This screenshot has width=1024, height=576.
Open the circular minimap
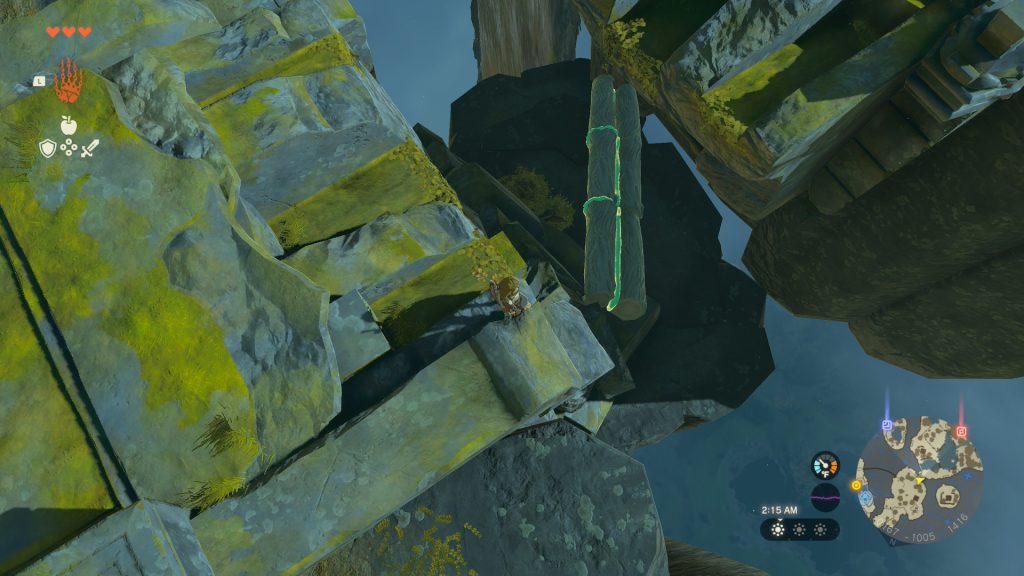pyautogui.click(x=918, y=480)
